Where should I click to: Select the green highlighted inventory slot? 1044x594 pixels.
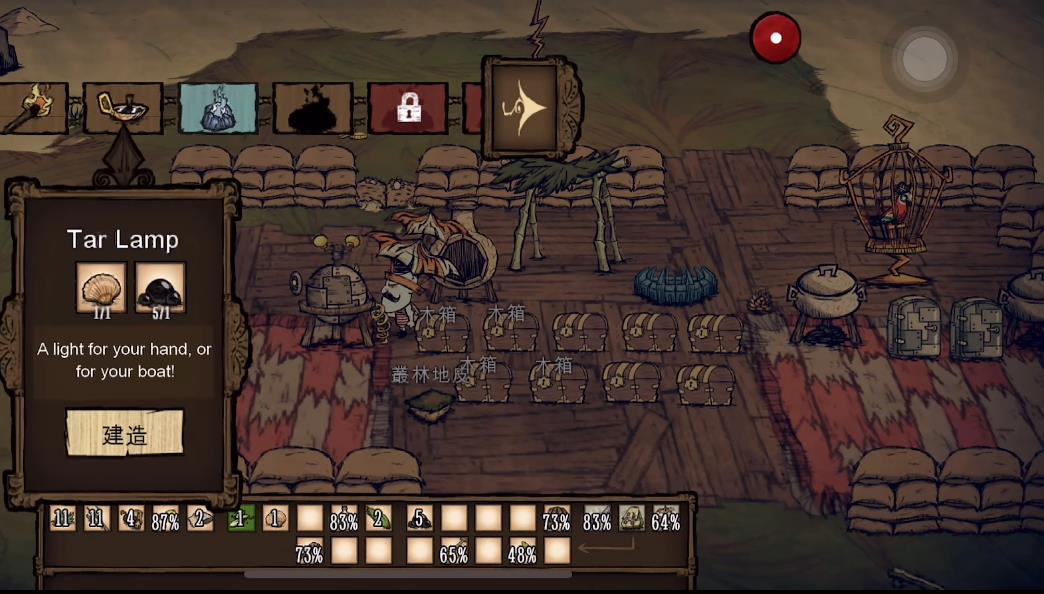[241, 519]
